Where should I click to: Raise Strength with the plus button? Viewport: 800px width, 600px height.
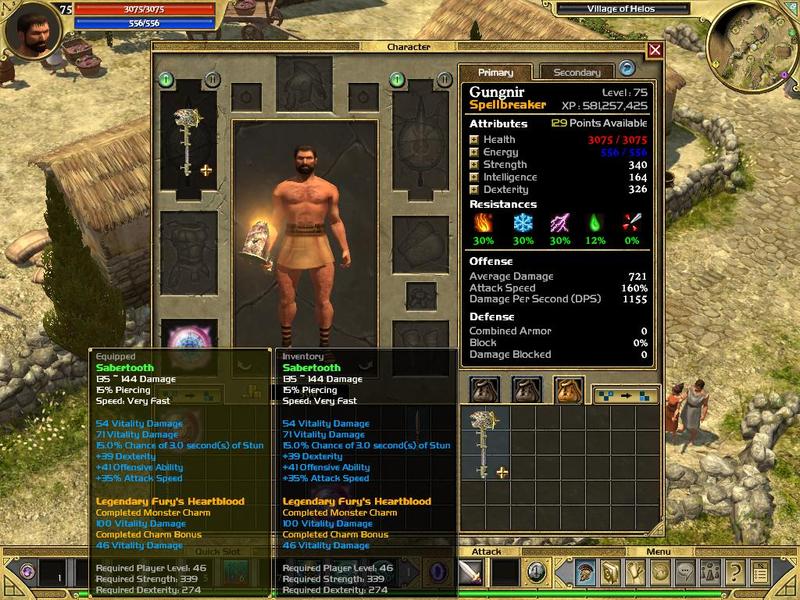(x=475, y=165)
